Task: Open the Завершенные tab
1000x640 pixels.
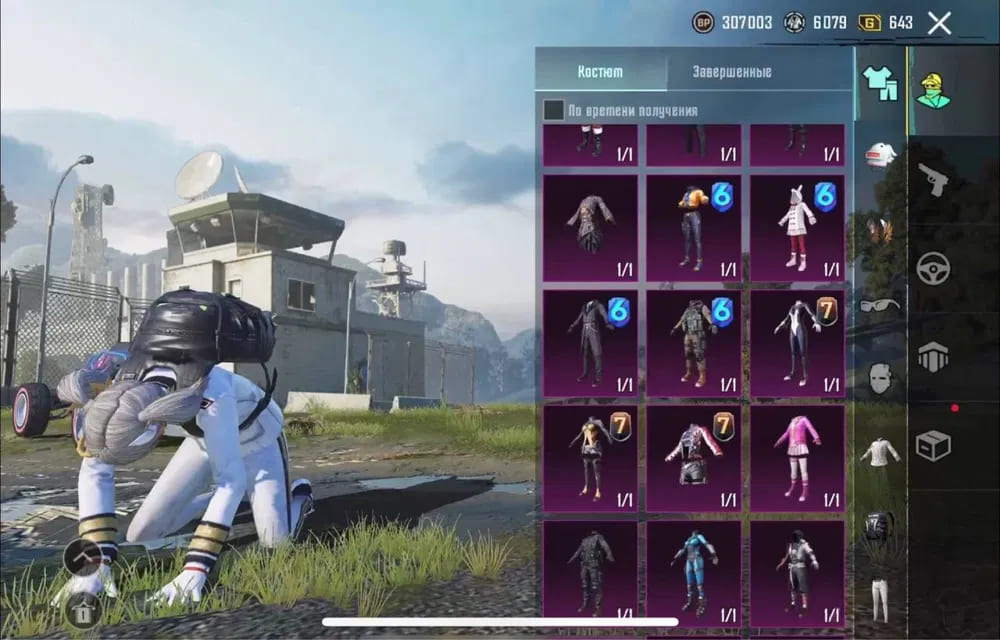Action: click(732, 72)
